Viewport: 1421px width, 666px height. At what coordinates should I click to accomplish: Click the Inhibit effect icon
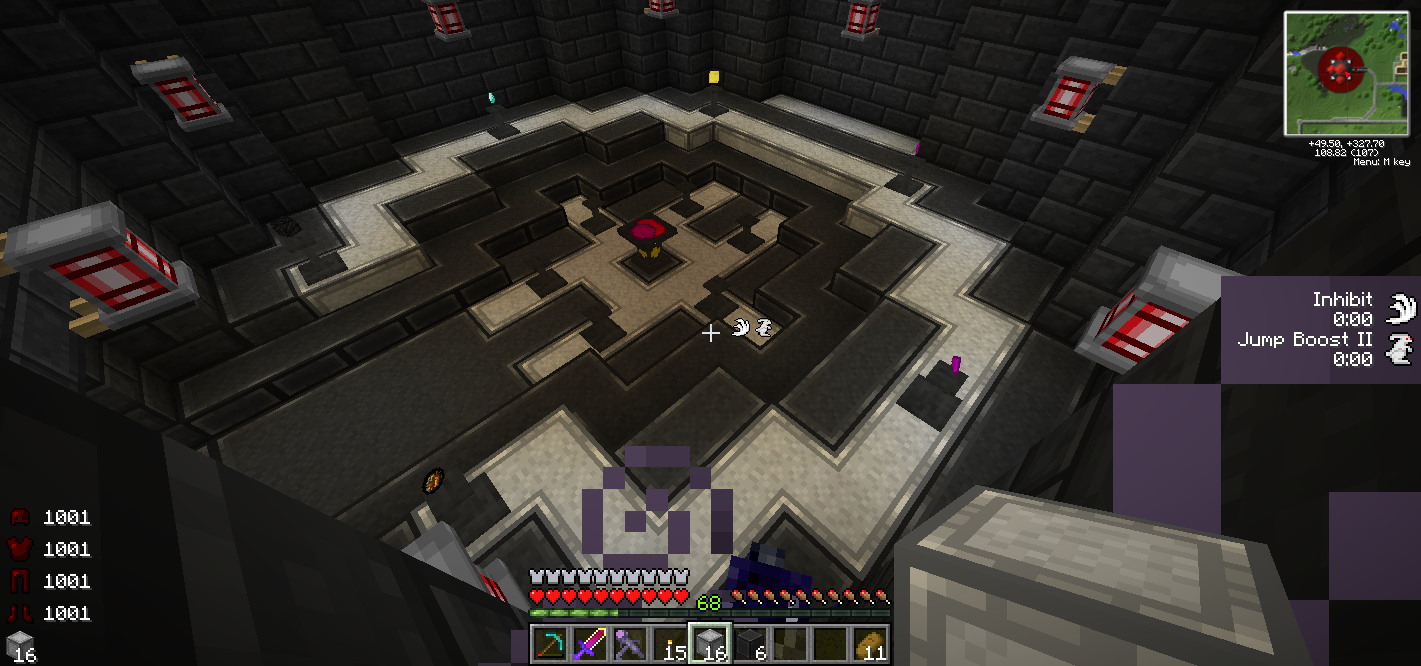click(x=1402, y=308)
